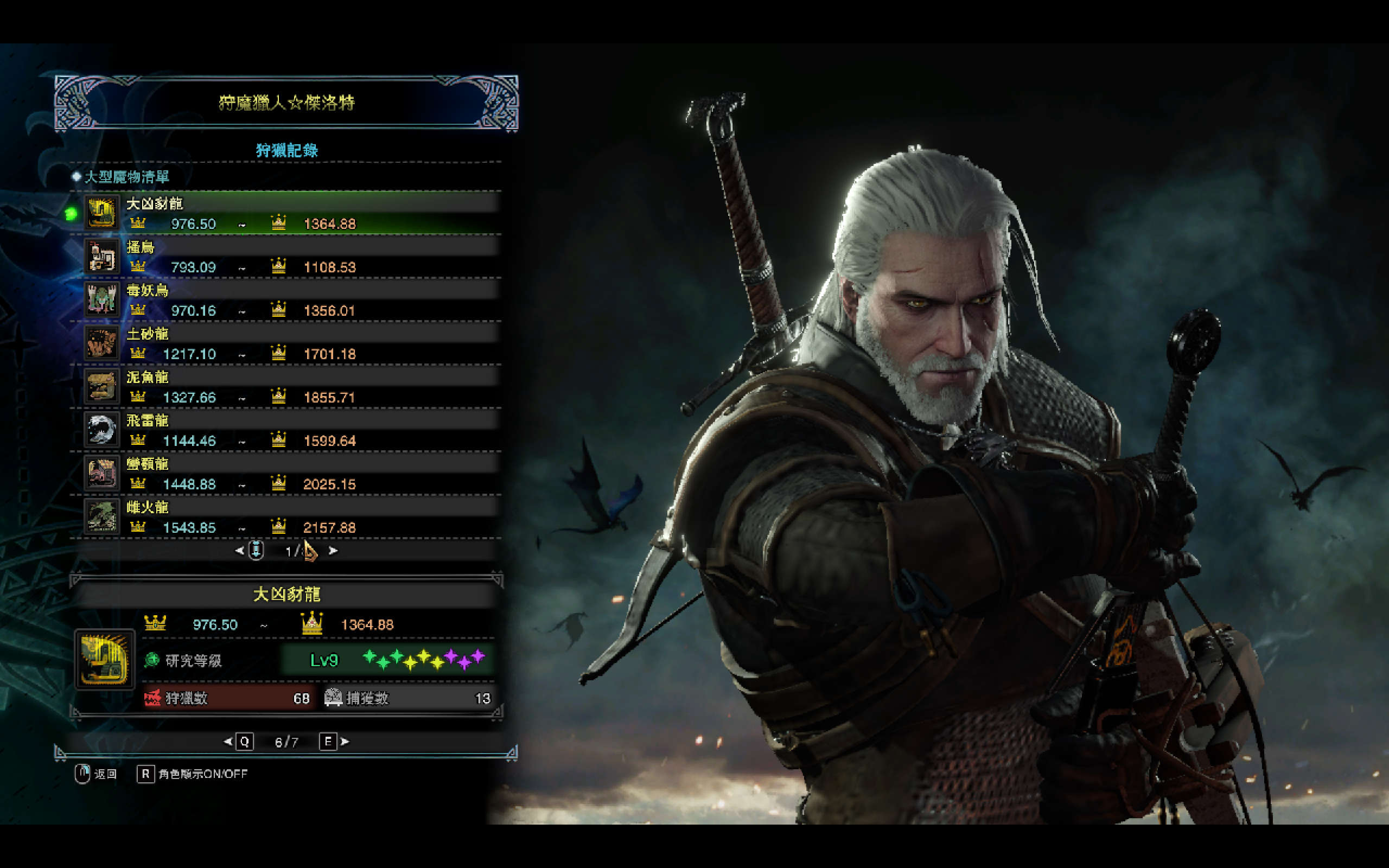Go to the next monster list page
Image resolution: width=1389 pixels, height=868 pixels.
coord(333,551)
